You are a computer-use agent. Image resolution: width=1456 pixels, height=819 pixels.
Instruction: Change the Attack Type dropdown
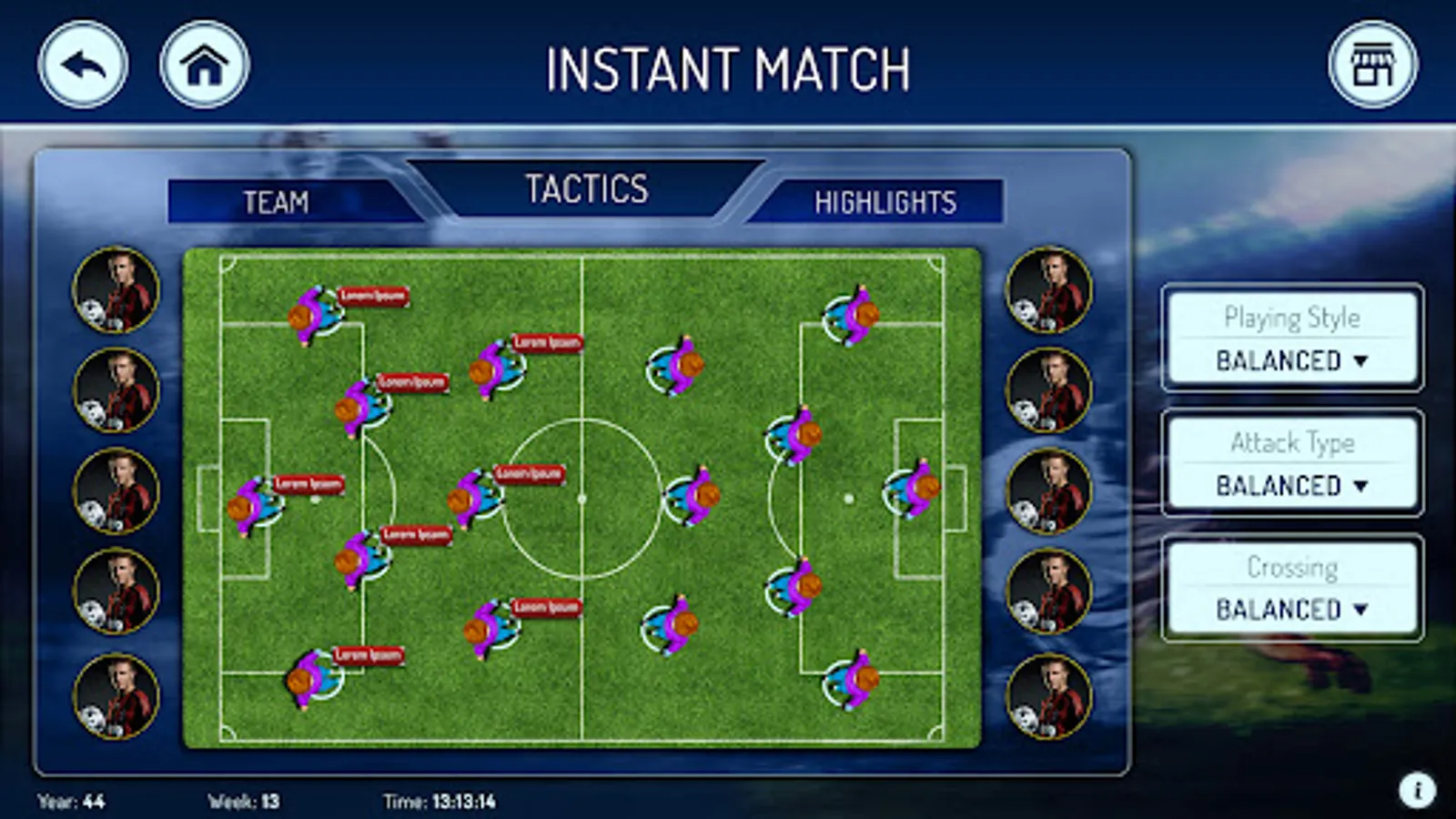pyautogui.click(x=1292, y=485)
